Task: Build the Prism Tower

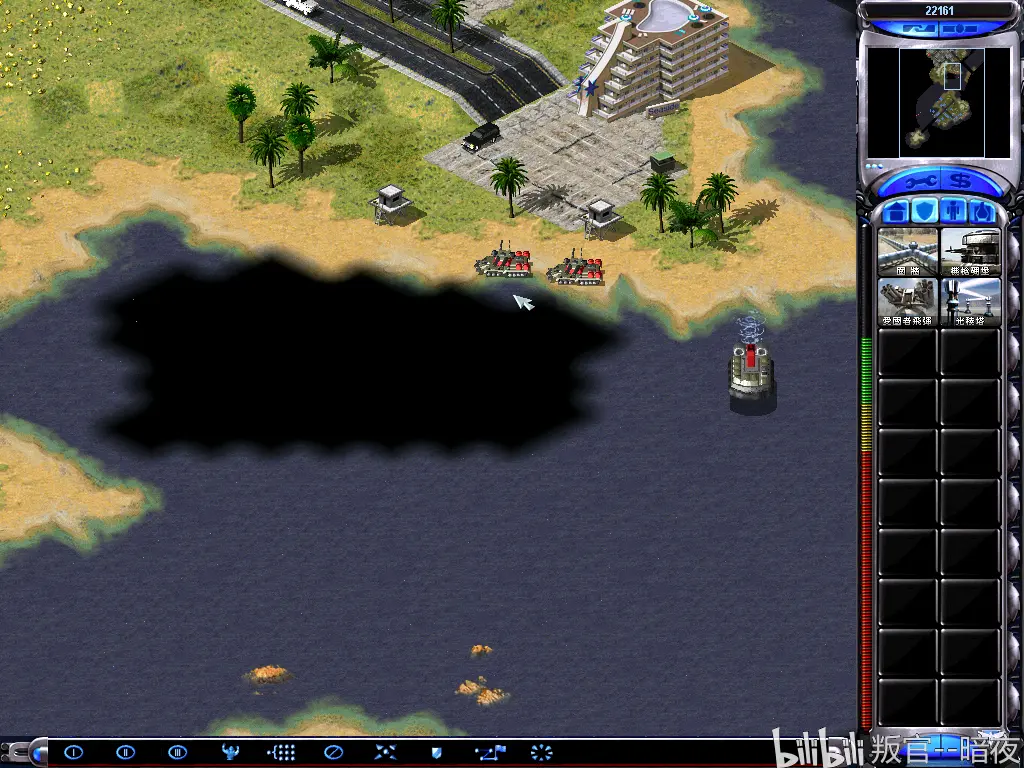Action: tap(970, 302)
